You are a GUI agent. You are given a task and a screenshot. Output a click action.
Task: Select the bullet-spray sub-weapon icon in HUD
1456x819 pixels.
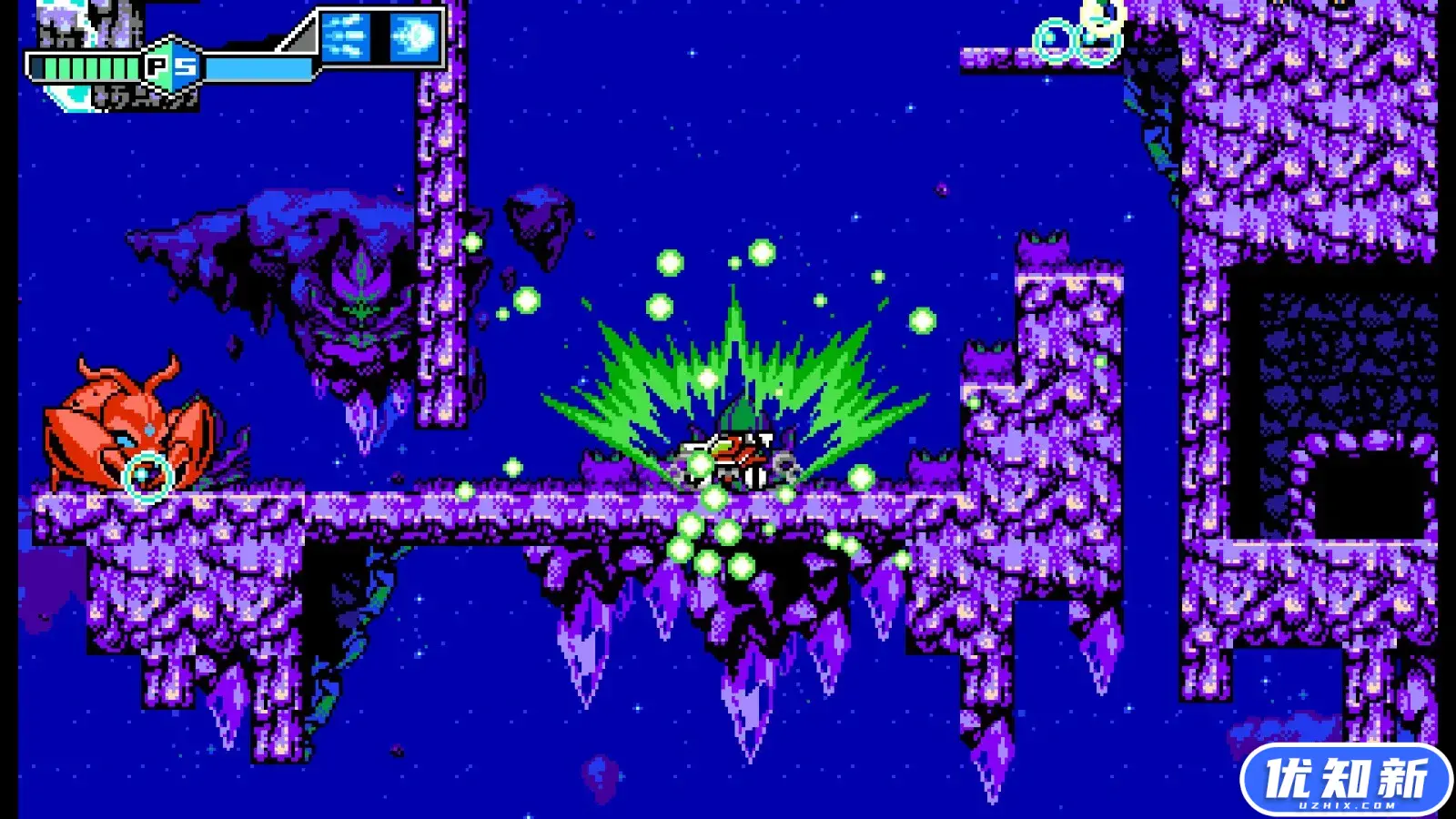tap(344, 35)
